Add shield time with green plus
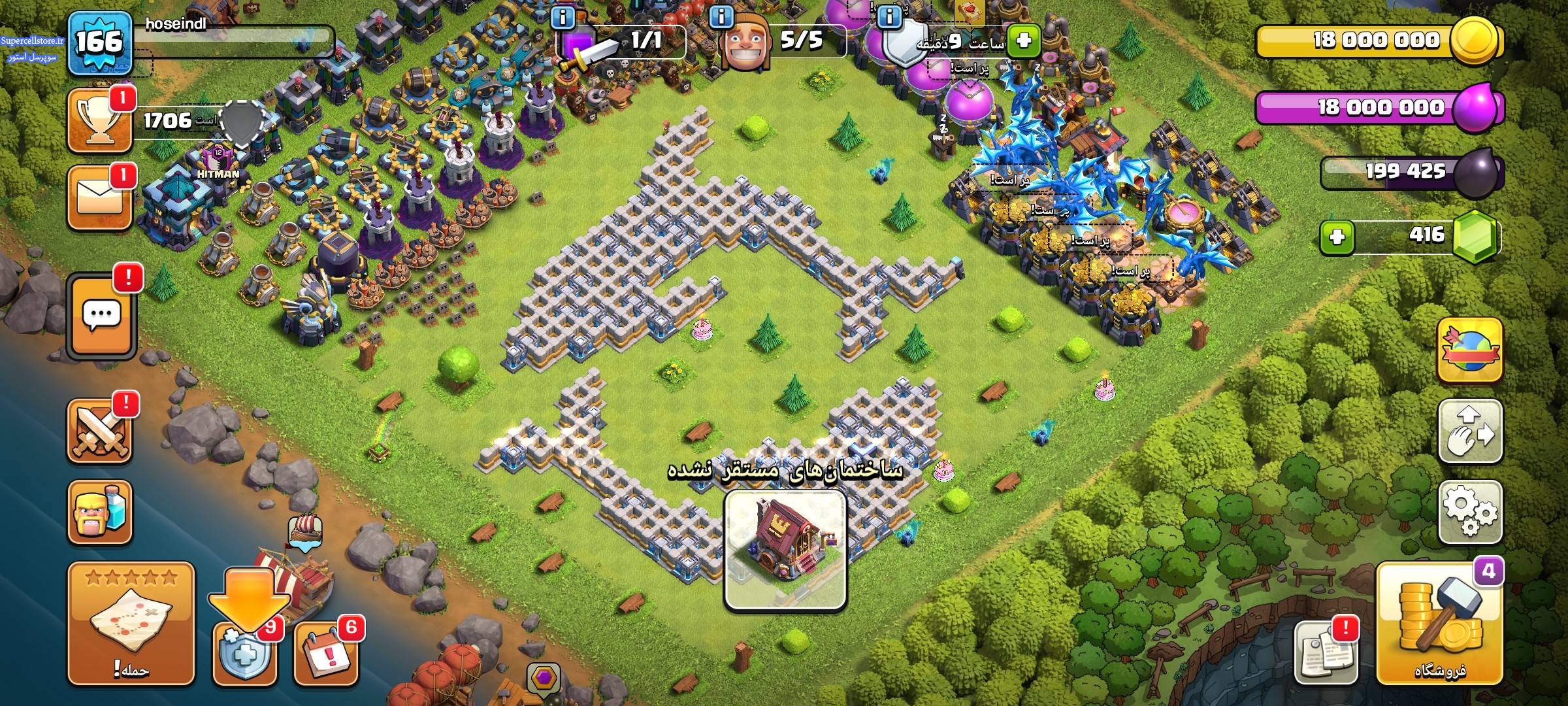Screen dimensions: 1568x706 click(1024, 41)
